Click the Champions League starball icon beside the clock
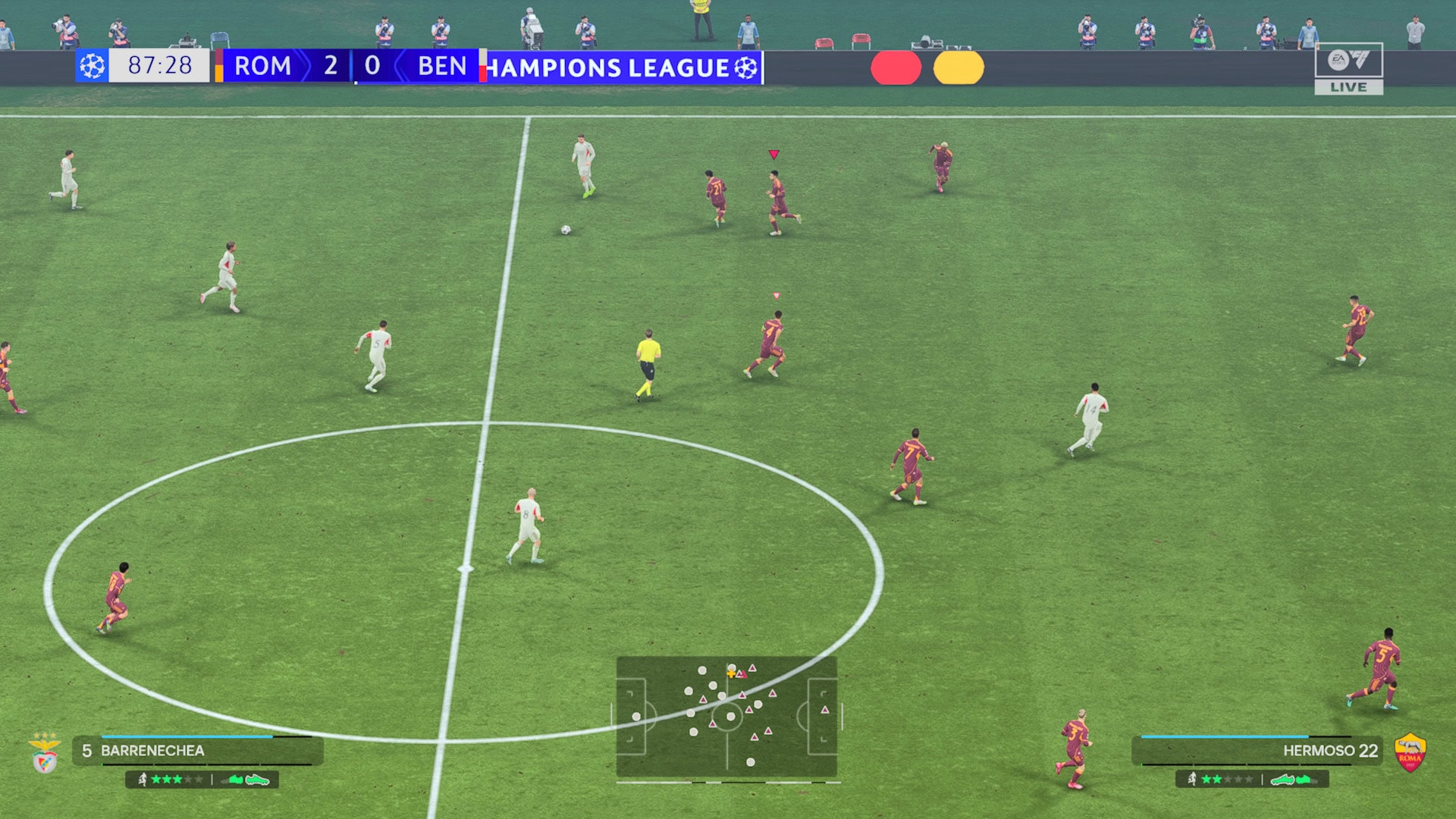 coord(92,66)
